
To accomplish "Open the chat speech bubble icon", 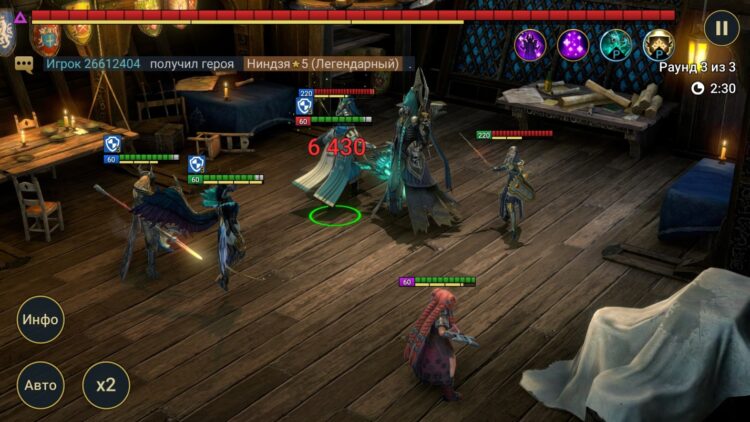I will coord(24,64).
